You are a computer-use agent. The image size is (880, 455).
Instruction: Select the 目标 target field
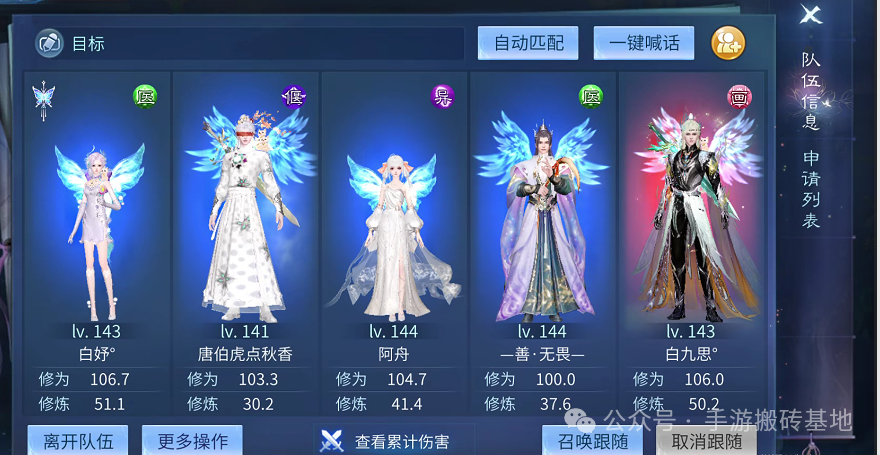(x=250, y=44)
